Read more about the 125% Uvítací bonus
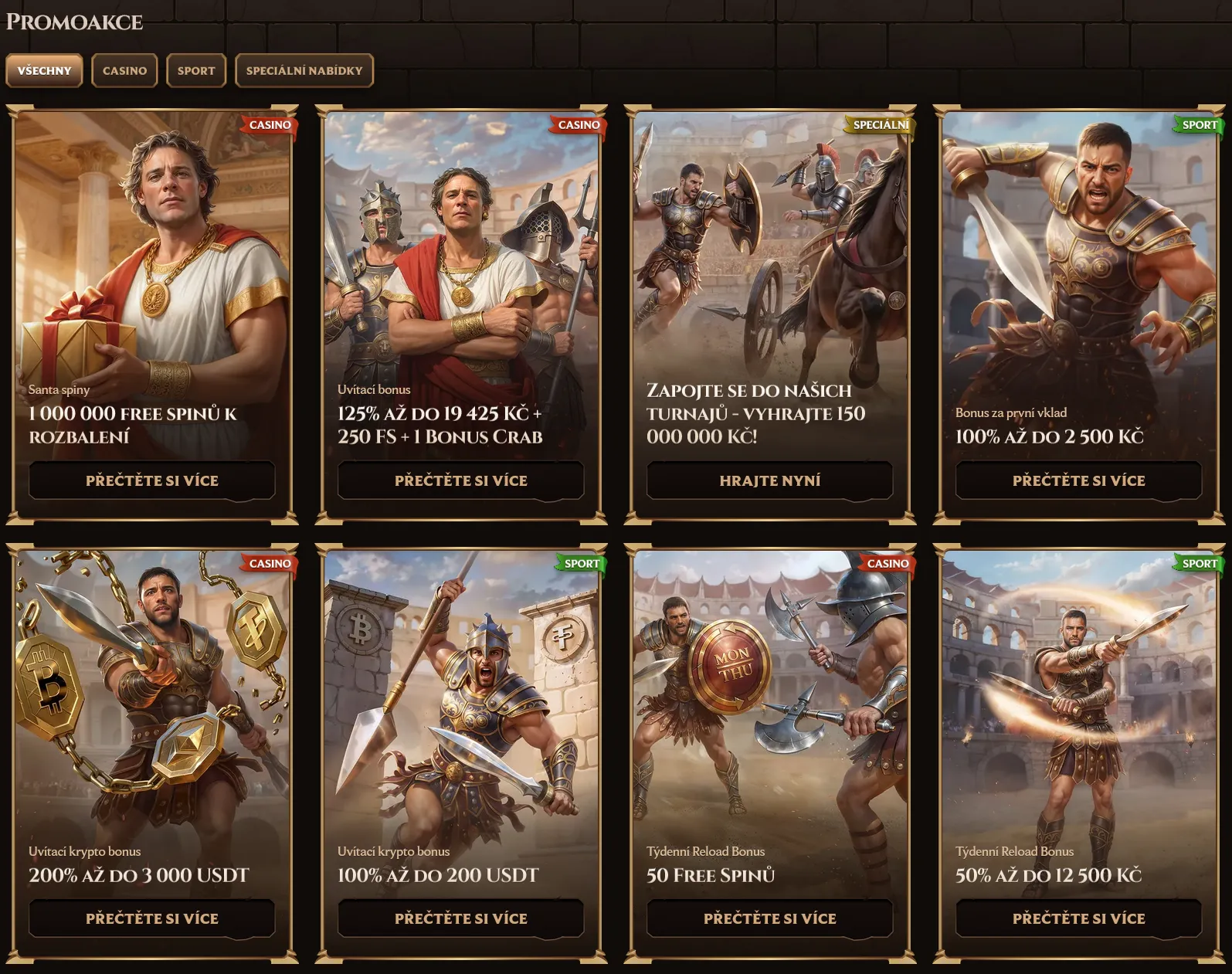The image size is (1232, 974). coord(461,480)
